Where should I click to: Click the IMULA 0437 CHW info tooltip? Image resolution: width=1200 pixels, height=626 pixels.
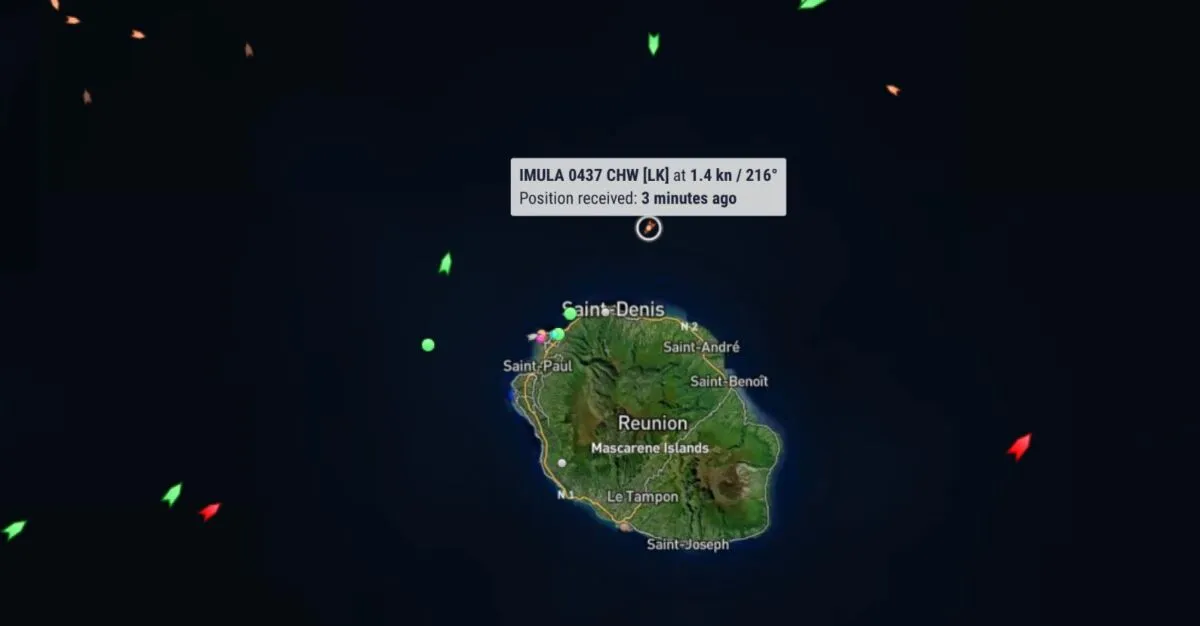tap(648, 186)
